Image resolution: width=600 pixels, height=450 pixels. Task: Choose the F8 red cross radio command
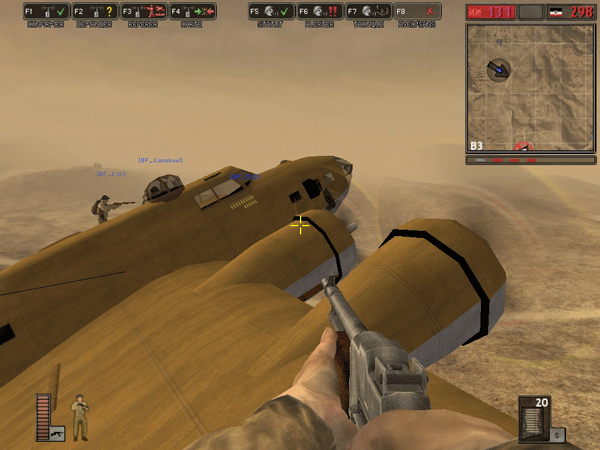click(x=416, y=12)
